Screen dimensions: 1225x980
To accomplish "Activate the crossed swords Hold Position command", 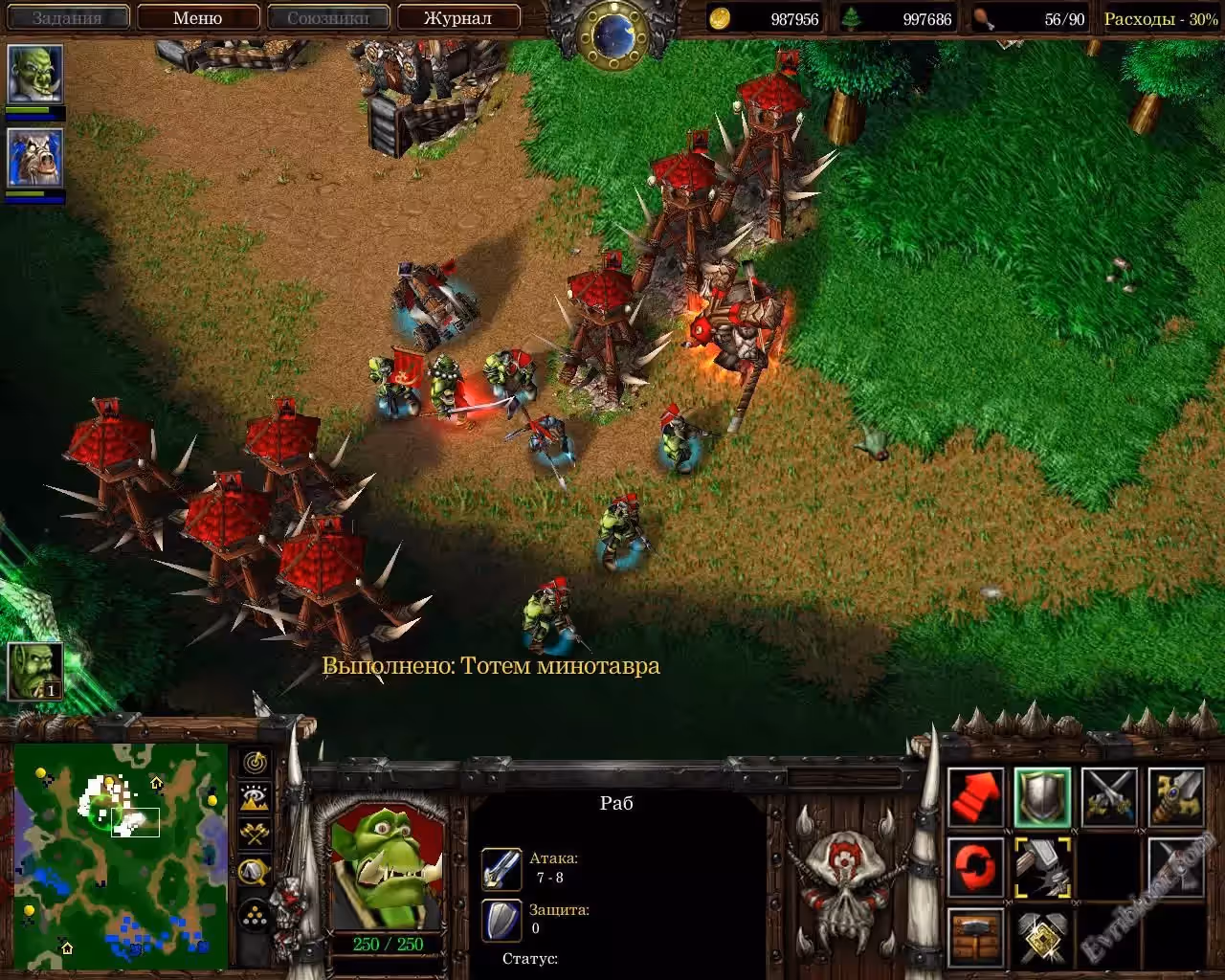I will pos(1109,796).
